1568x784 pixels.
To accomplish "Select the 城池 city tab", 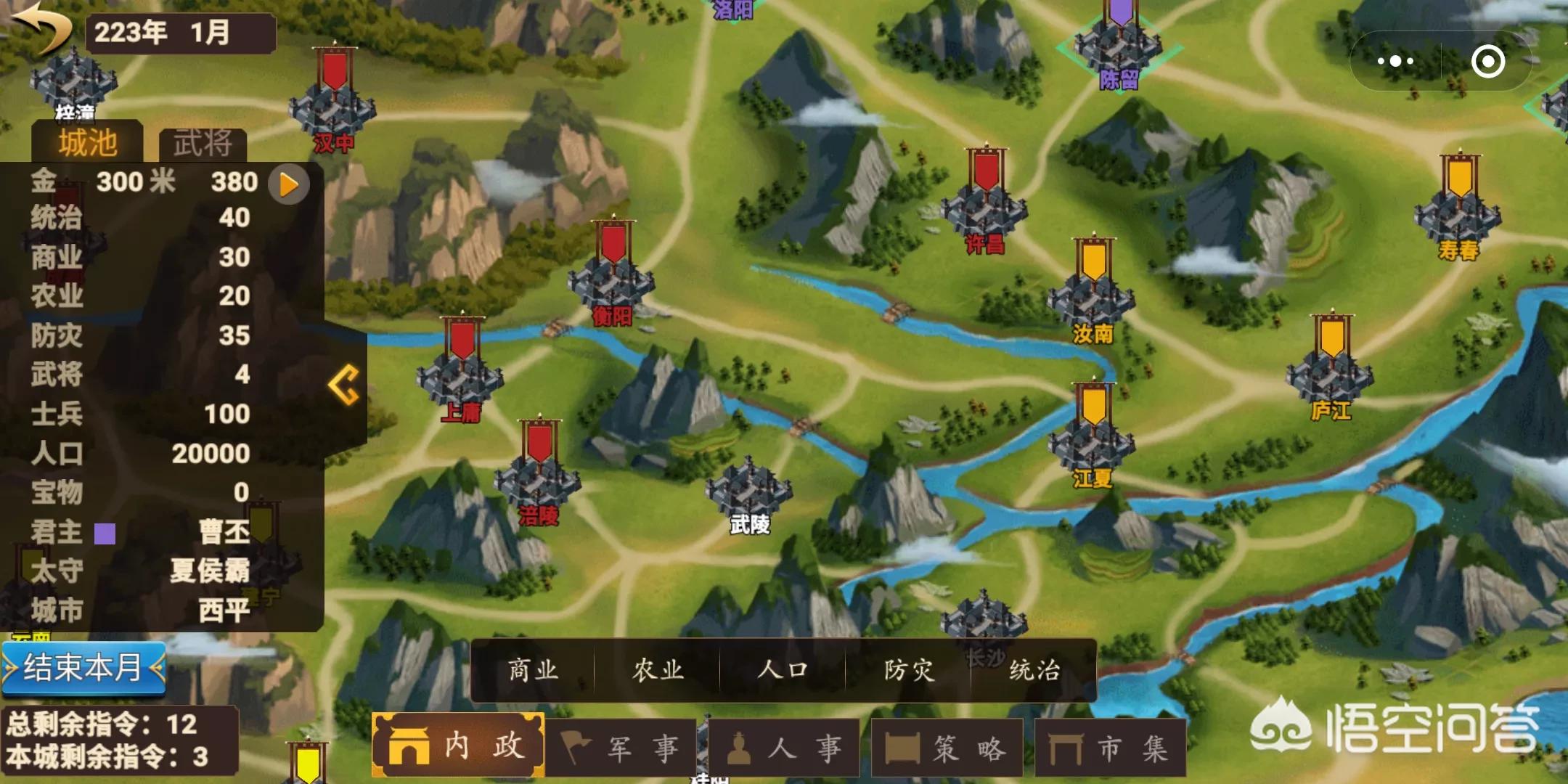I will (x=87, y=143).
